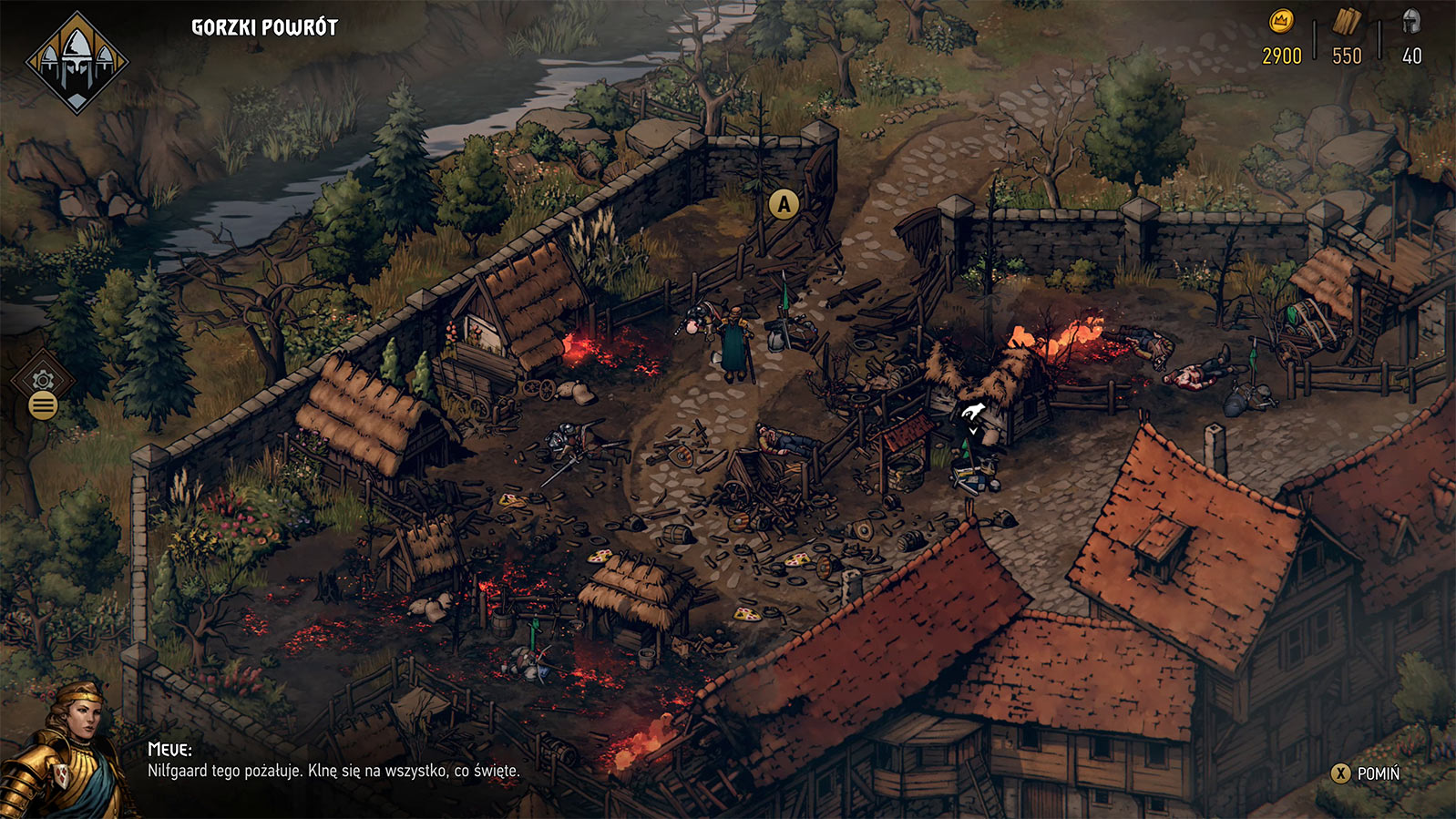
Task: Click the army emblem with helmets
Action: [x=77, y=62]
